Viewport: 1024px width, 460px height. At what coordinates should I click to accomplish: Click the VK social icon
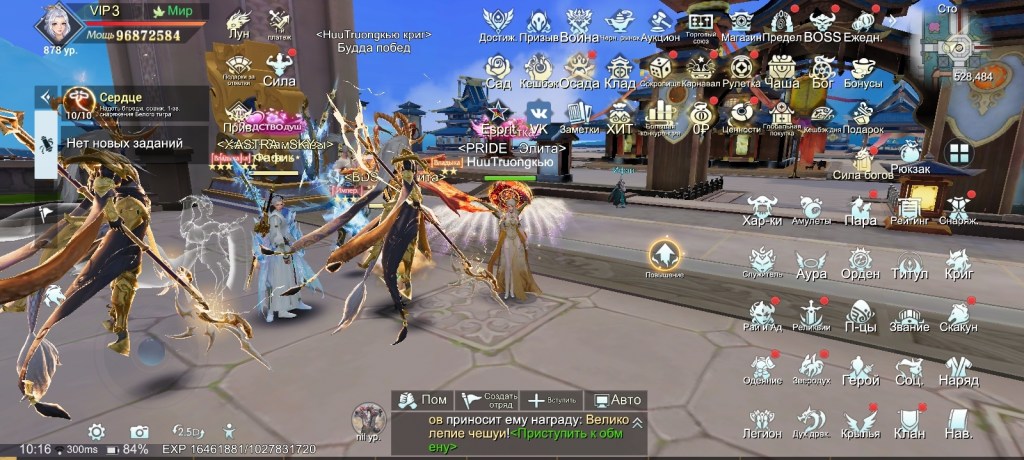539,113
